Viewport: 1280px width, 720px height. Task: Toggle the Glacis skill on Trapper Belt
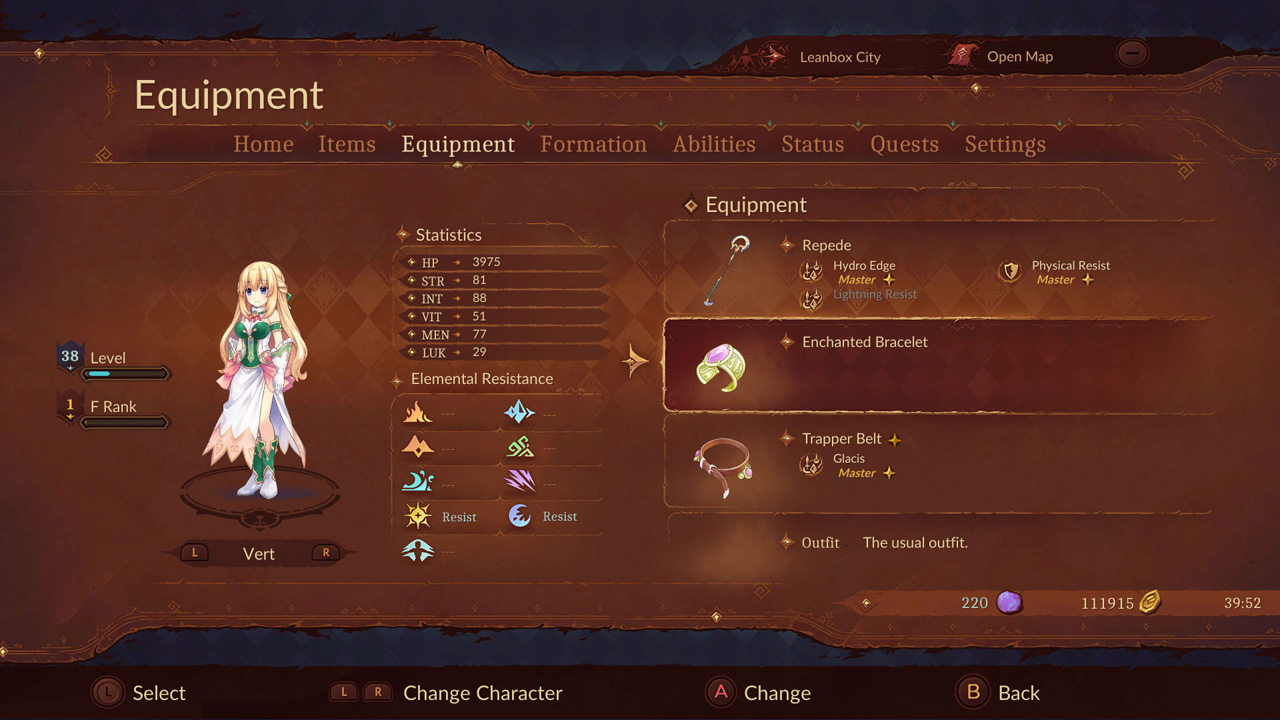pos(812,465)
